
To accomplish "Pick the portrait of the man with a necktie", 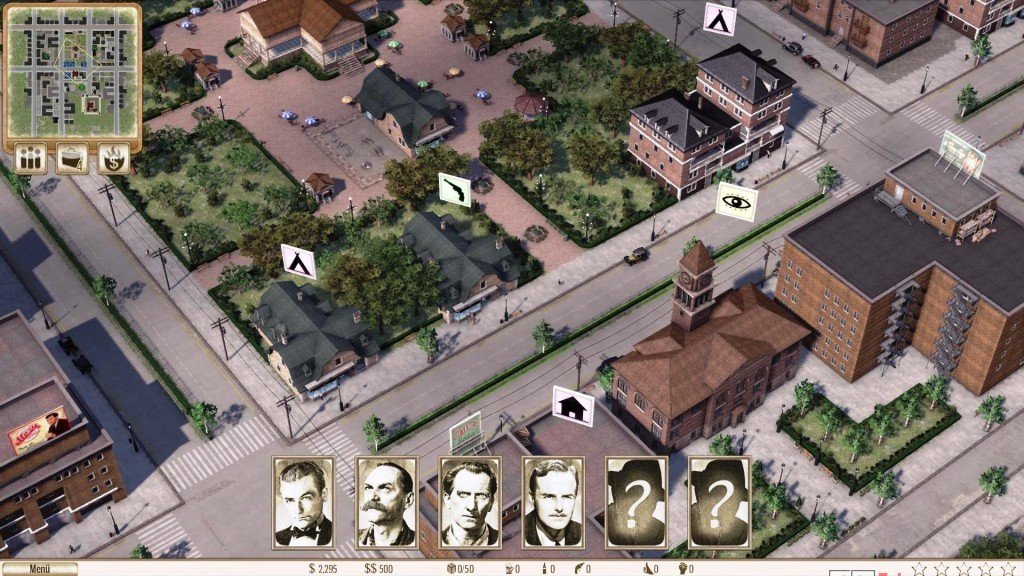I will coord(553,503).
